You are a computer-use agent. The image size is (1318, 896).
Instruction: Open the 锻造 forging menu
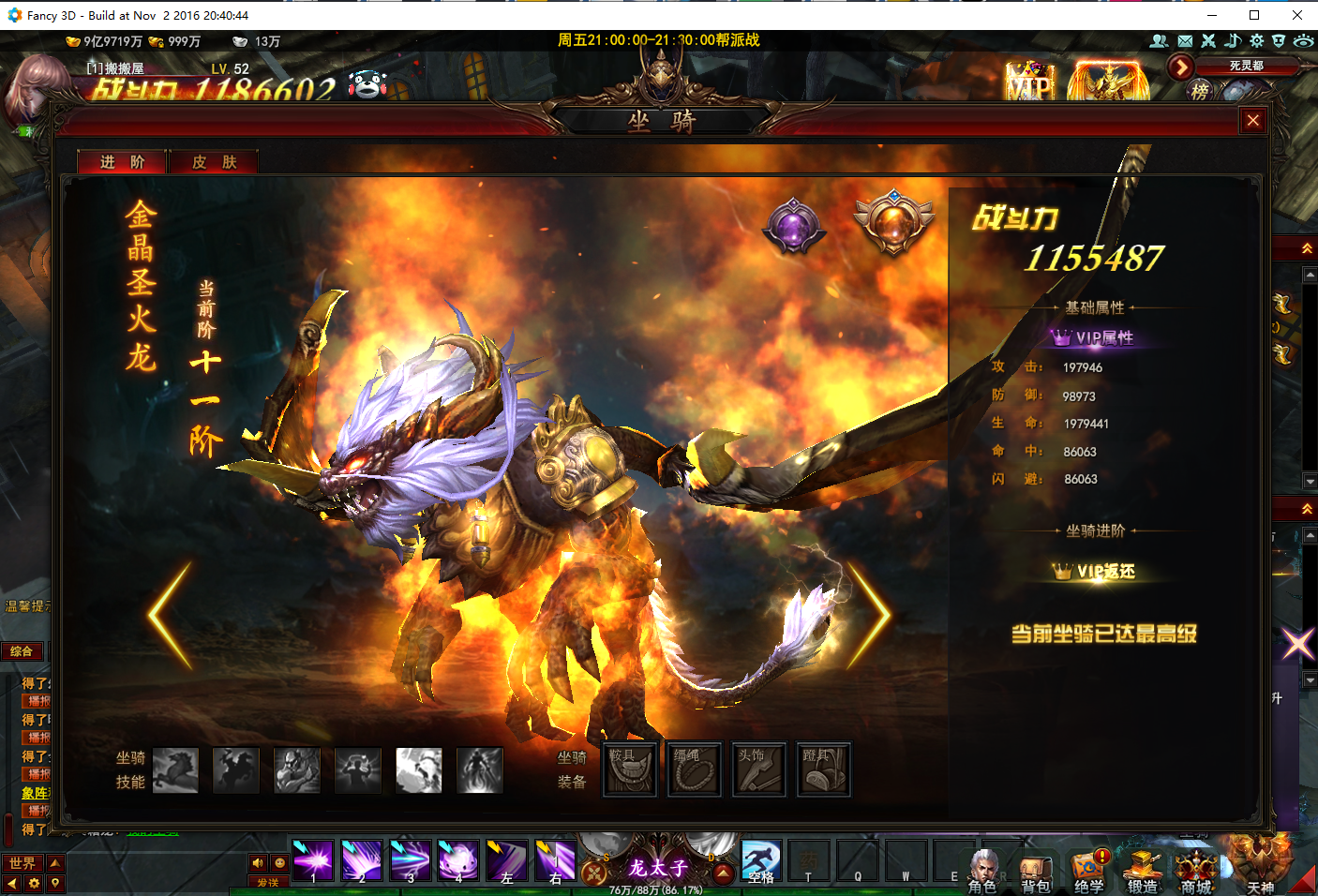coord(1142,874)
